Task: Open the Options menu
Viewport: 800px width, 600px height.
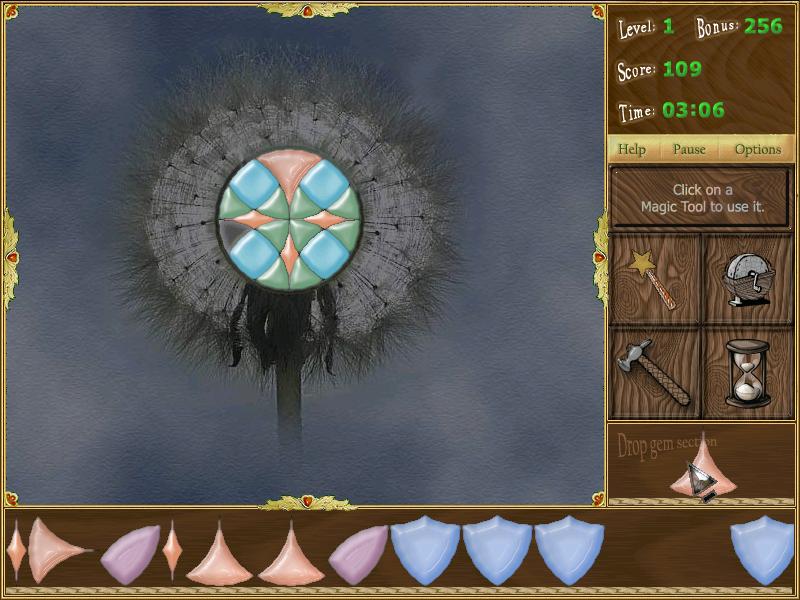Action: [x=757, y=149]
